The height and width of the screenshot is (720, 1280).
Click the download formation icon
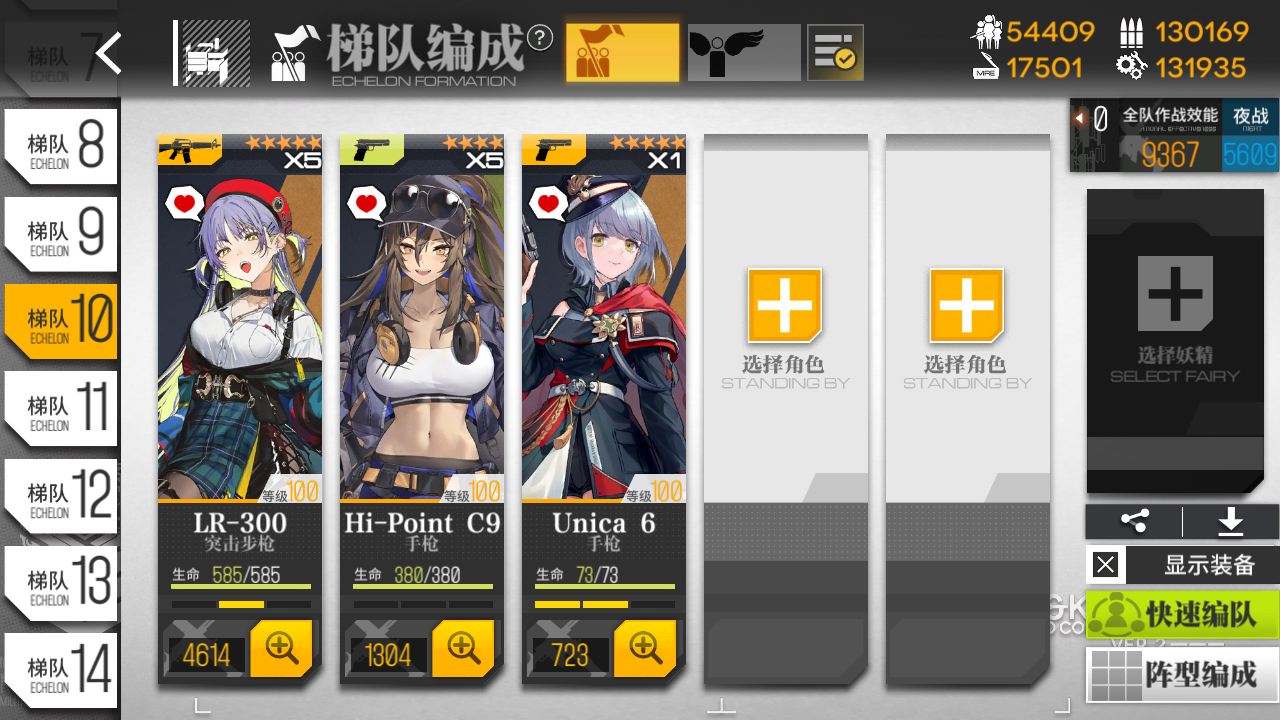pyautogui.click(x=1229, y=521)
